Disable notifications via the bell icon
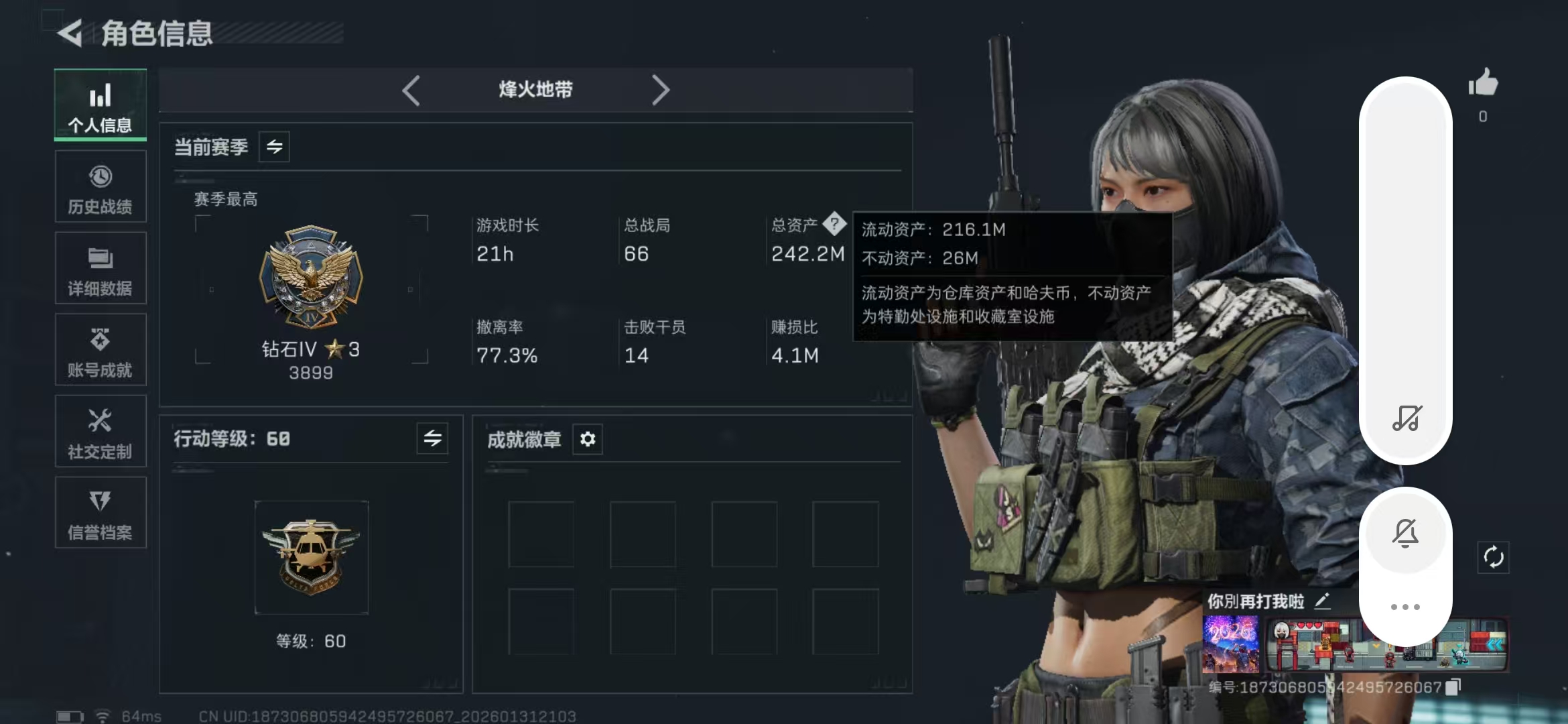The height and width of the screenshot is (724, 1568). click(x=1406, y=532)
